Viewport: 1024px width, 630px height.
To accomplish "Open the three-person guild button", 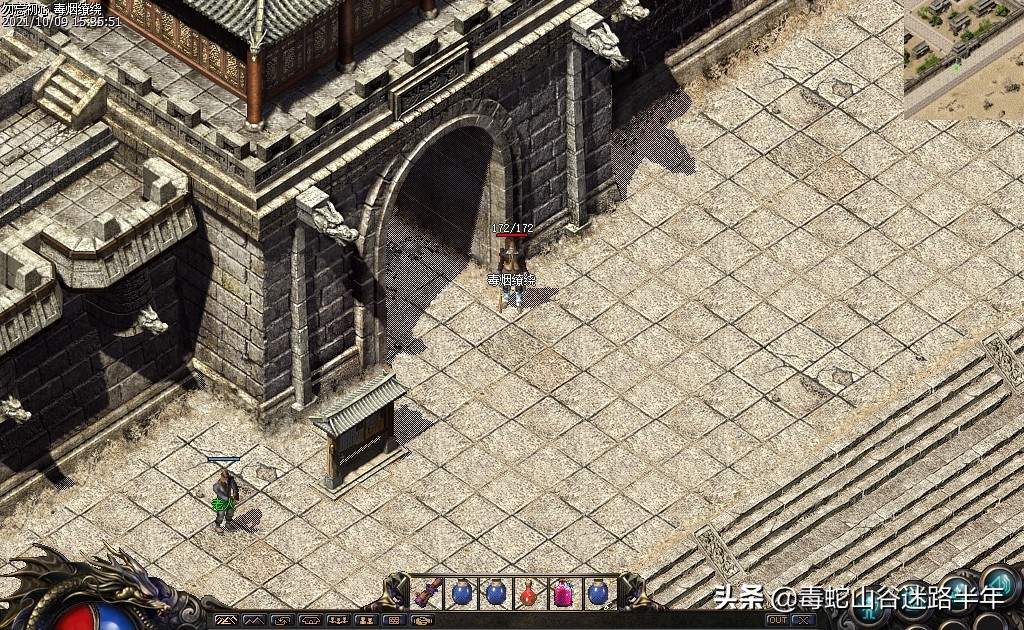I will point(338,620).
